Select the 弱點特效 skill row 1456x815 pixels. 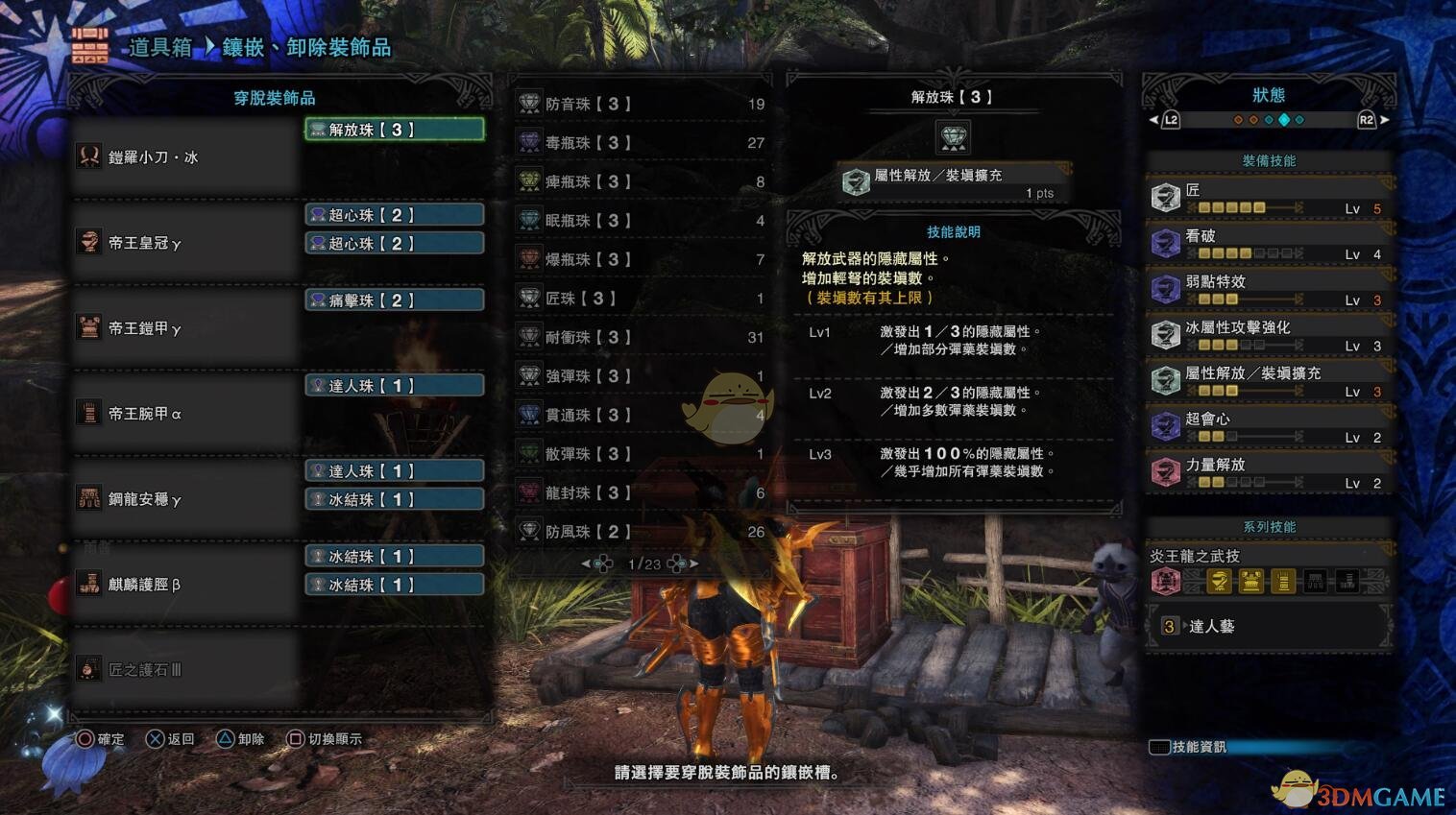tap(1268, 290)
